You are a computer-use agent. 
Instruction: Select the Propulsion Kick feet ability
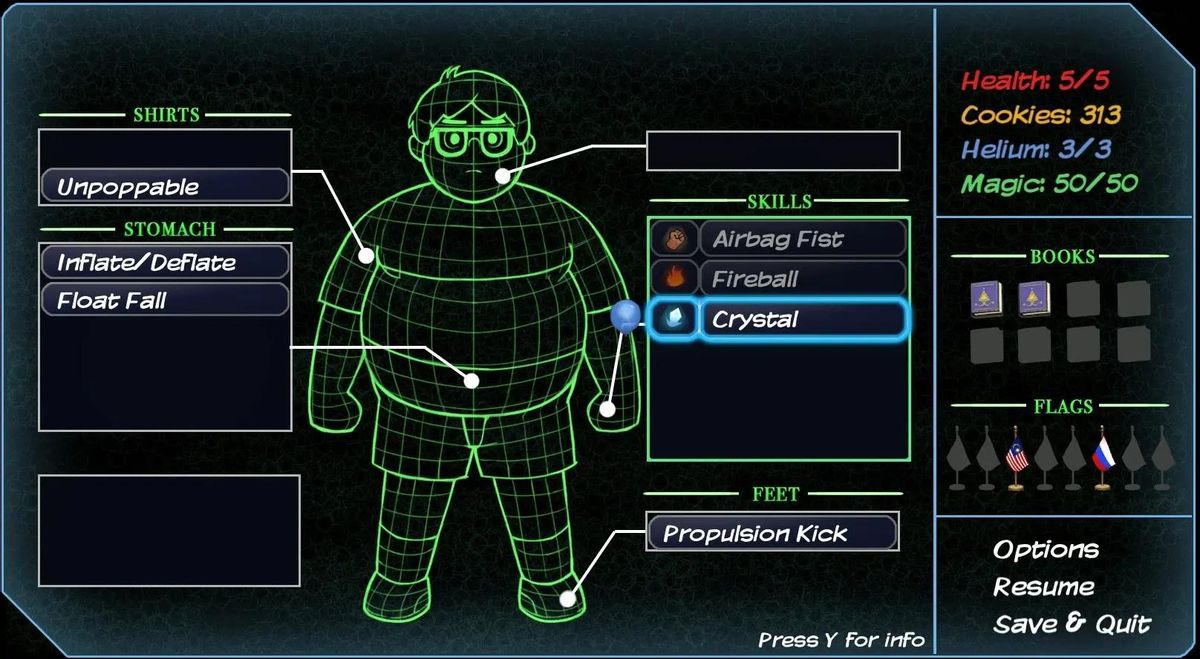point(772,533)
